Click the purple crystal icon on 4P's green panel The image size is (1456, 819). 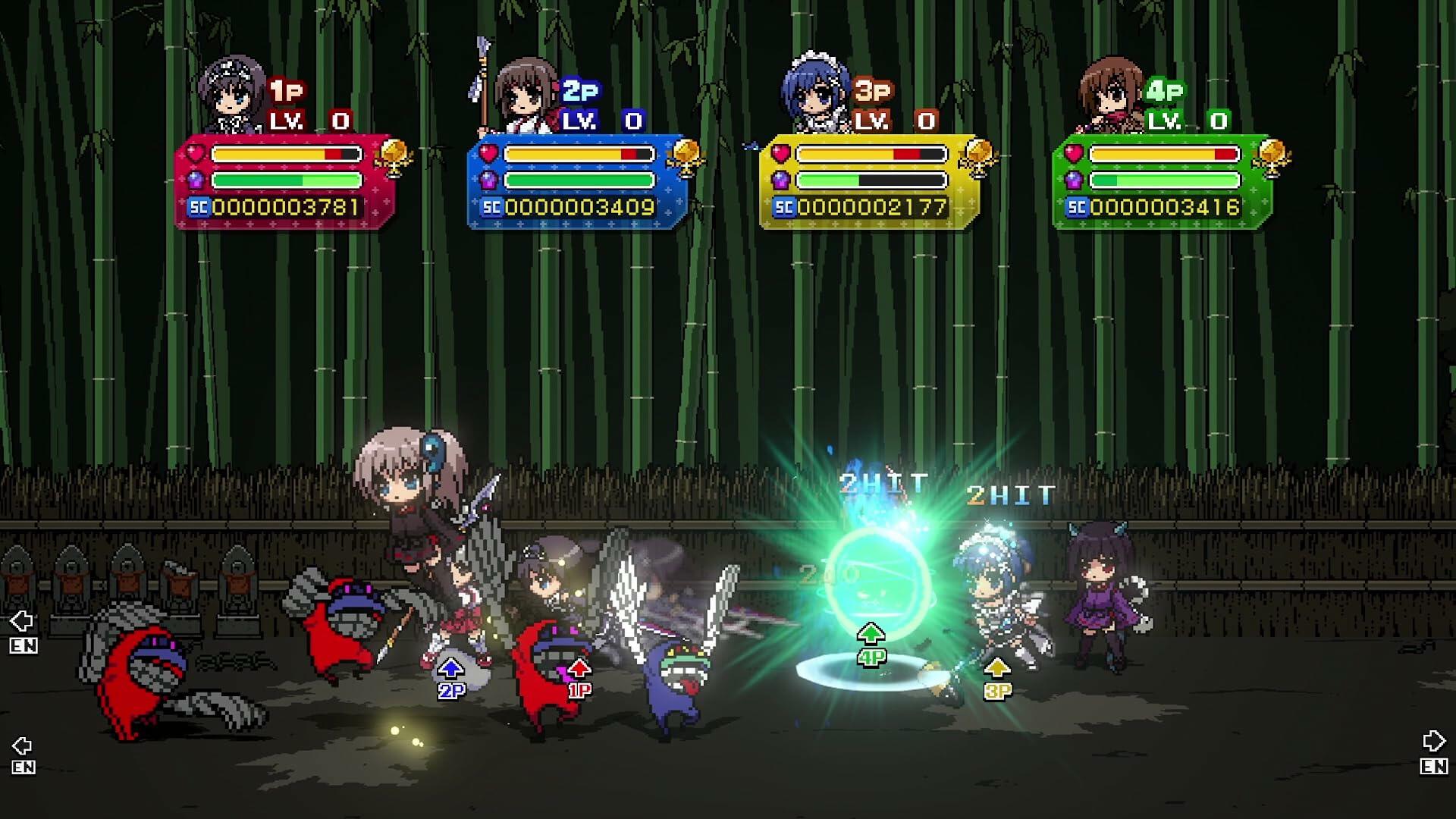click(1074, 180)
